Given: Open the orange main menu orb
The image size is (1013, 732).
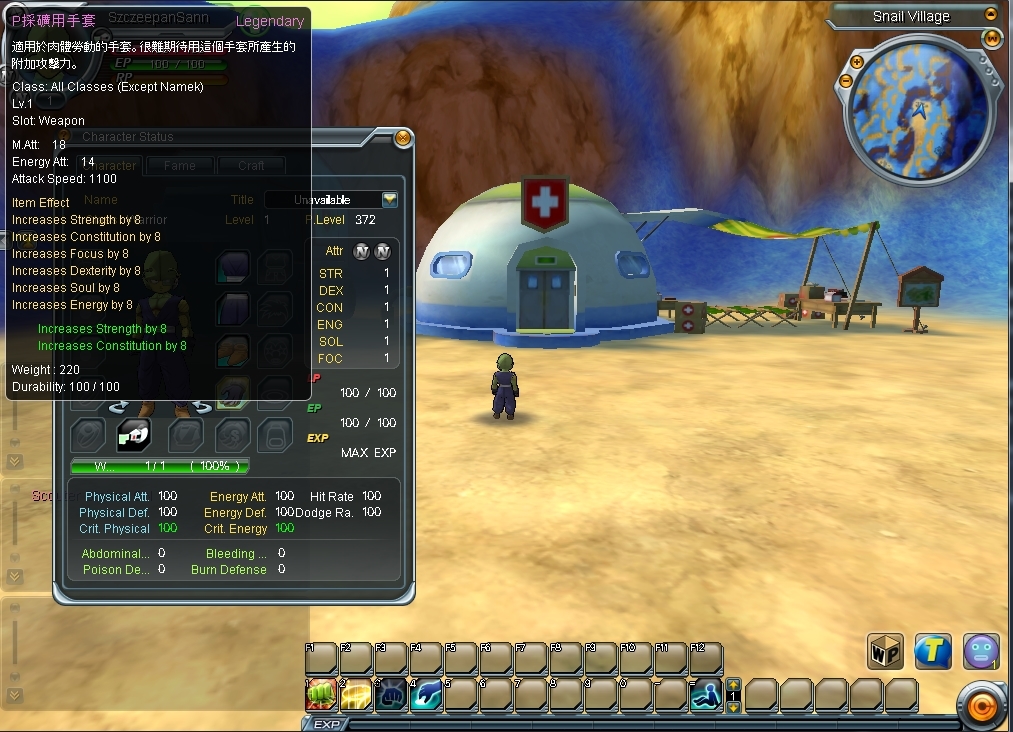Looking at the screenshot, I should point(982,707).
